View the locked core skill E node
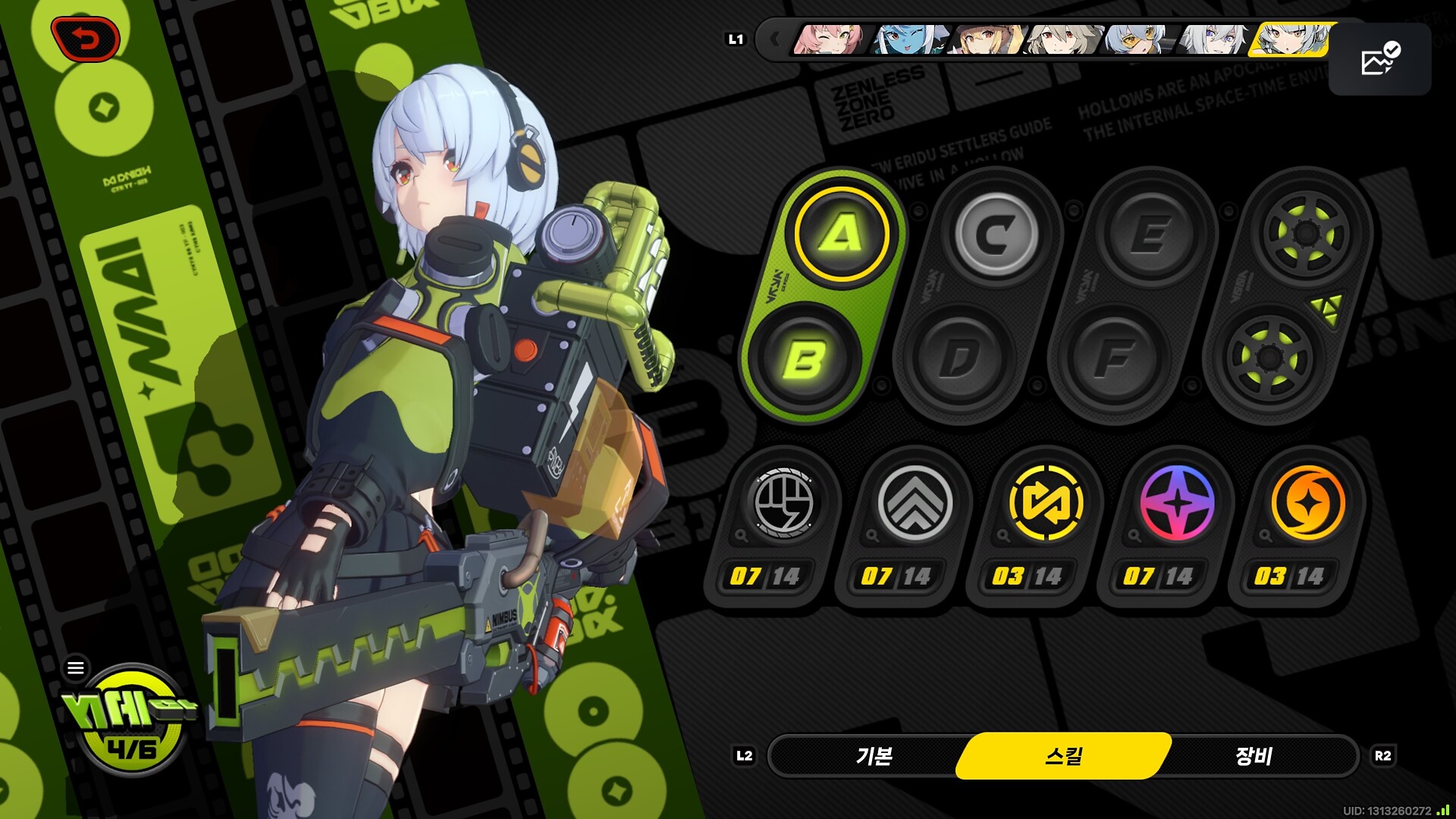The width and height of the screenshot is (1456, 819). pos(1150,234)
